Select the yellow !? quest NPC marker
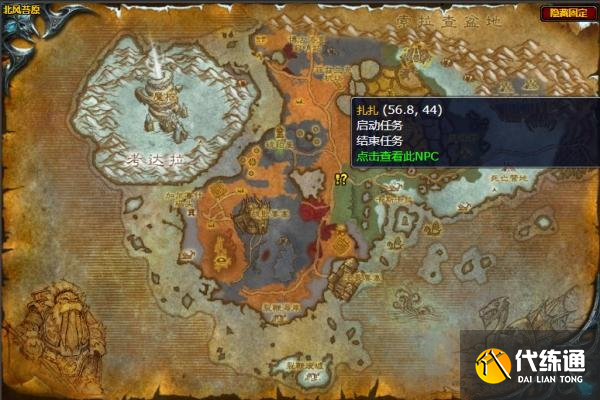The height and width of the screenshot is (400, 600). tap(341, 179)
